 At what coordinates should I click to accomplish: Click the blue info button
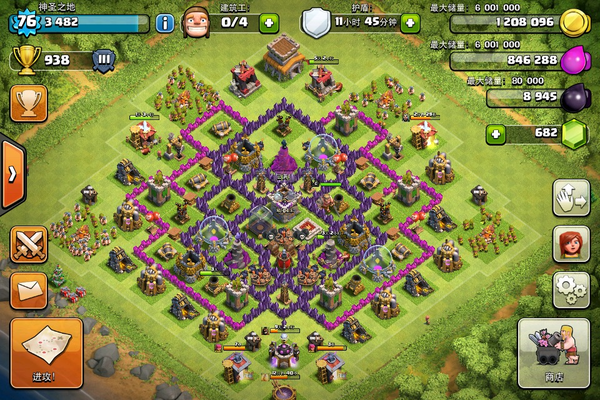pos(165,23)
